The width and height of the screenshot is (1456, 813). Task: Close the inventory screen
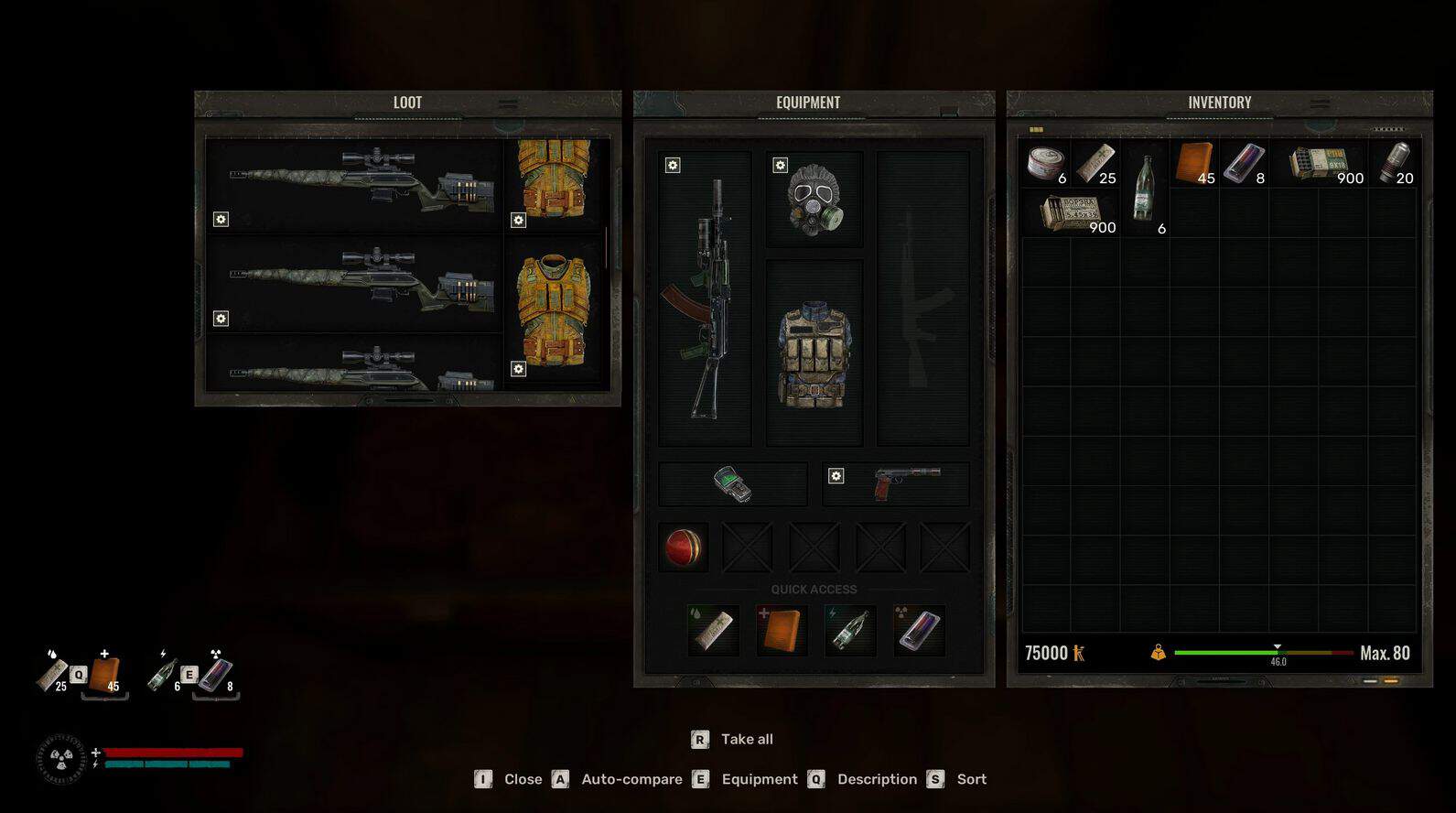pos(522,779)
